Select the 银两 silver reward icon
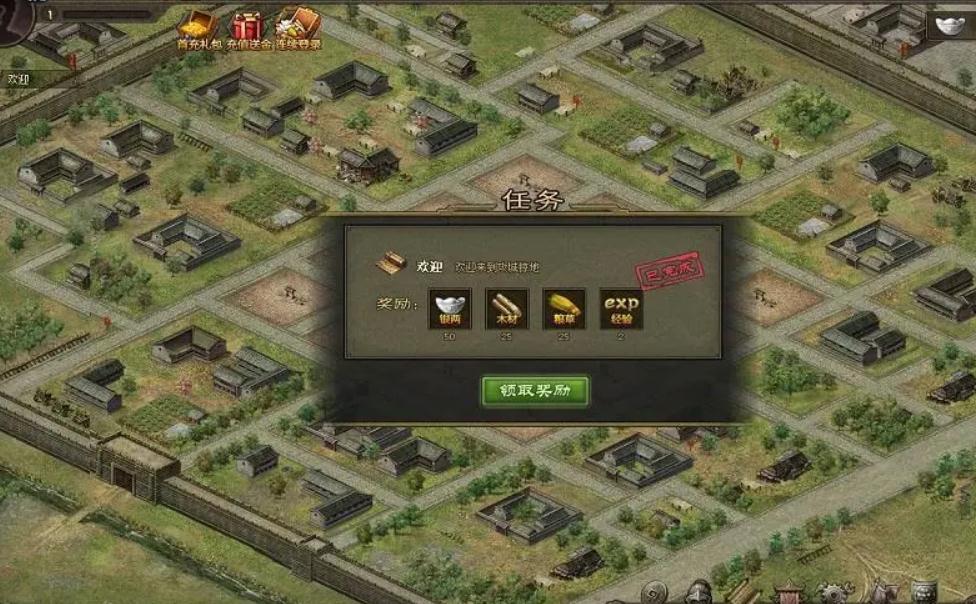Image resolution: width=976 pixels, height=604 pixels. [x=449, y=309]
